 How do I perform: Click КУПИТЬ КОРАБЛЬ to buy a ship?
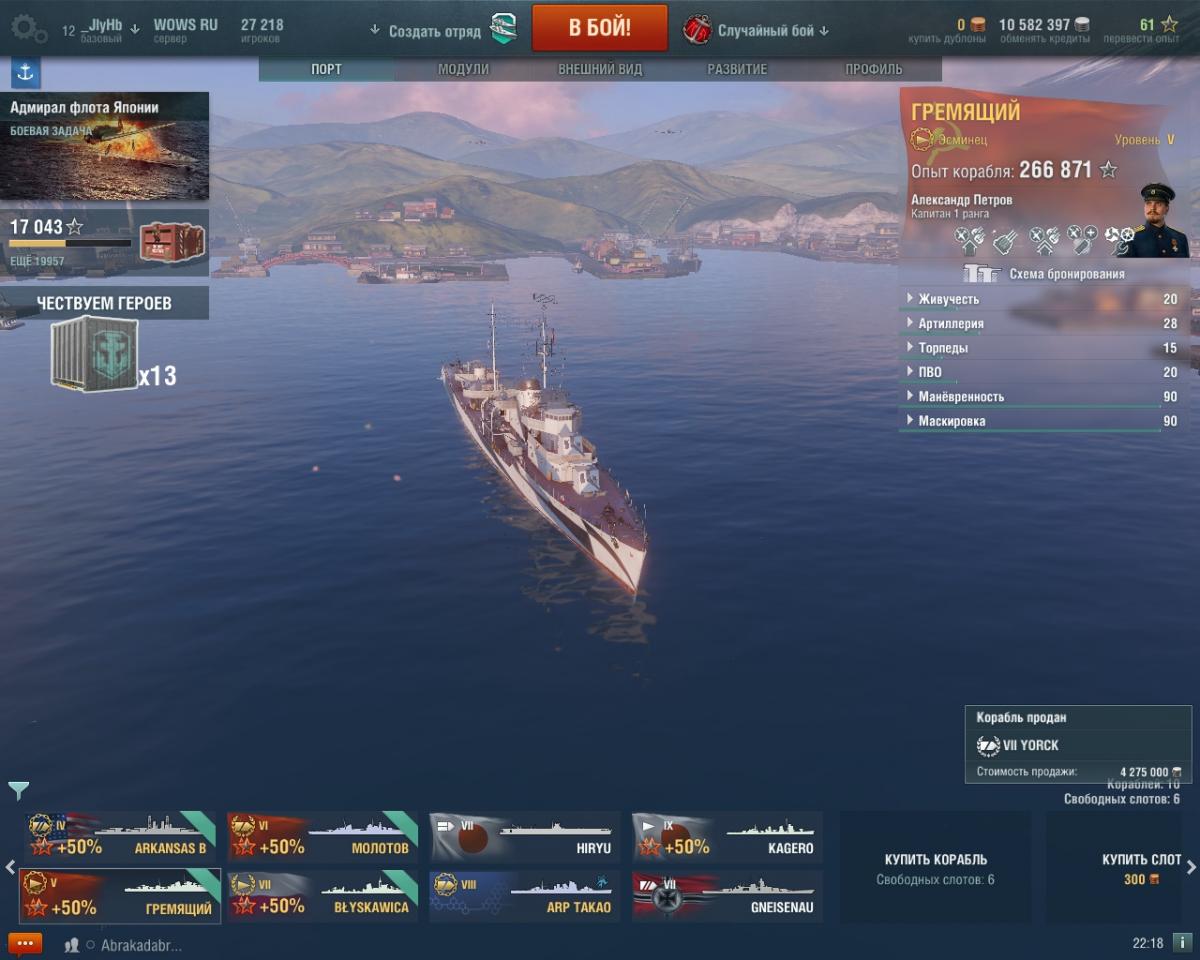point(935,867)
